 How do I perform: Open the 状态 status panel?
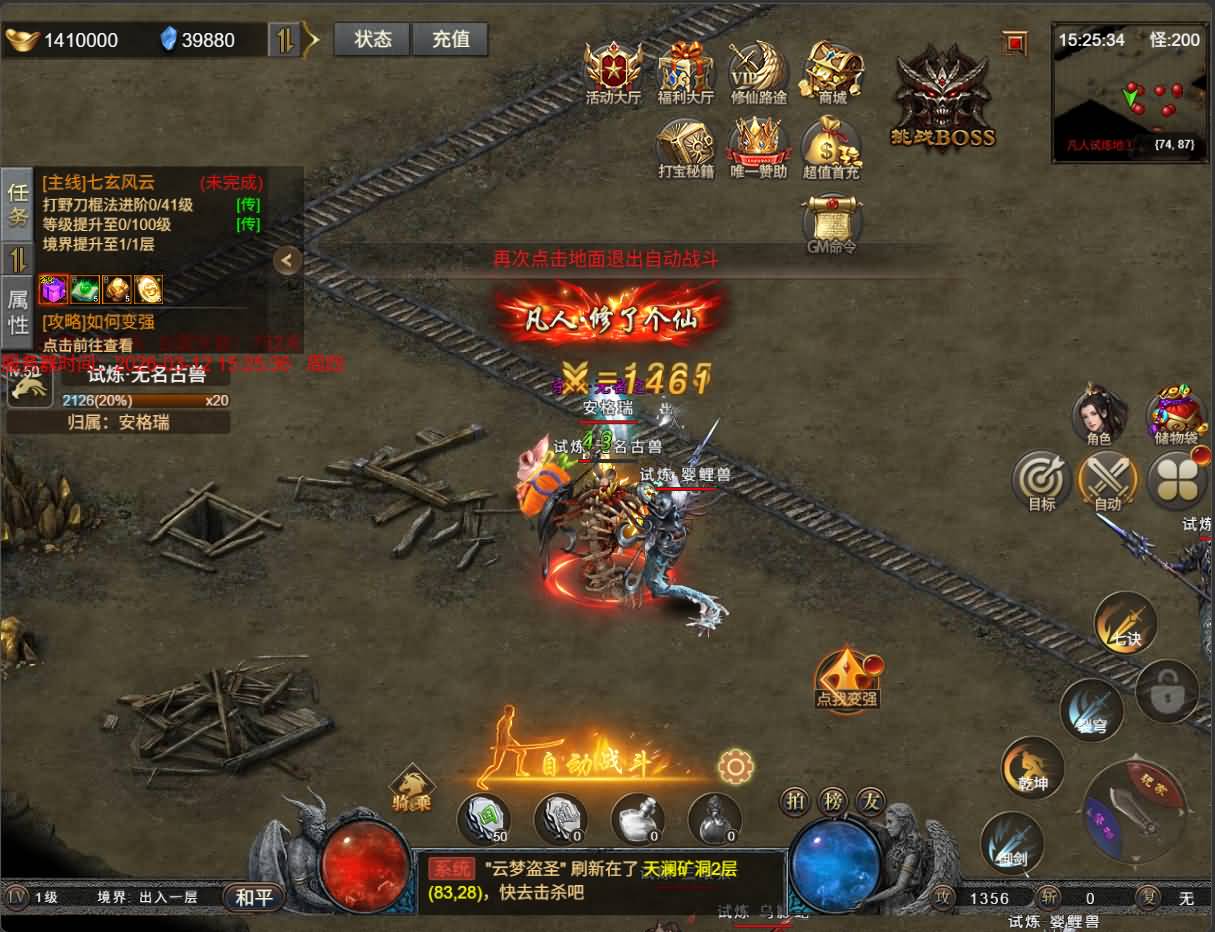(x=372, y=40)
